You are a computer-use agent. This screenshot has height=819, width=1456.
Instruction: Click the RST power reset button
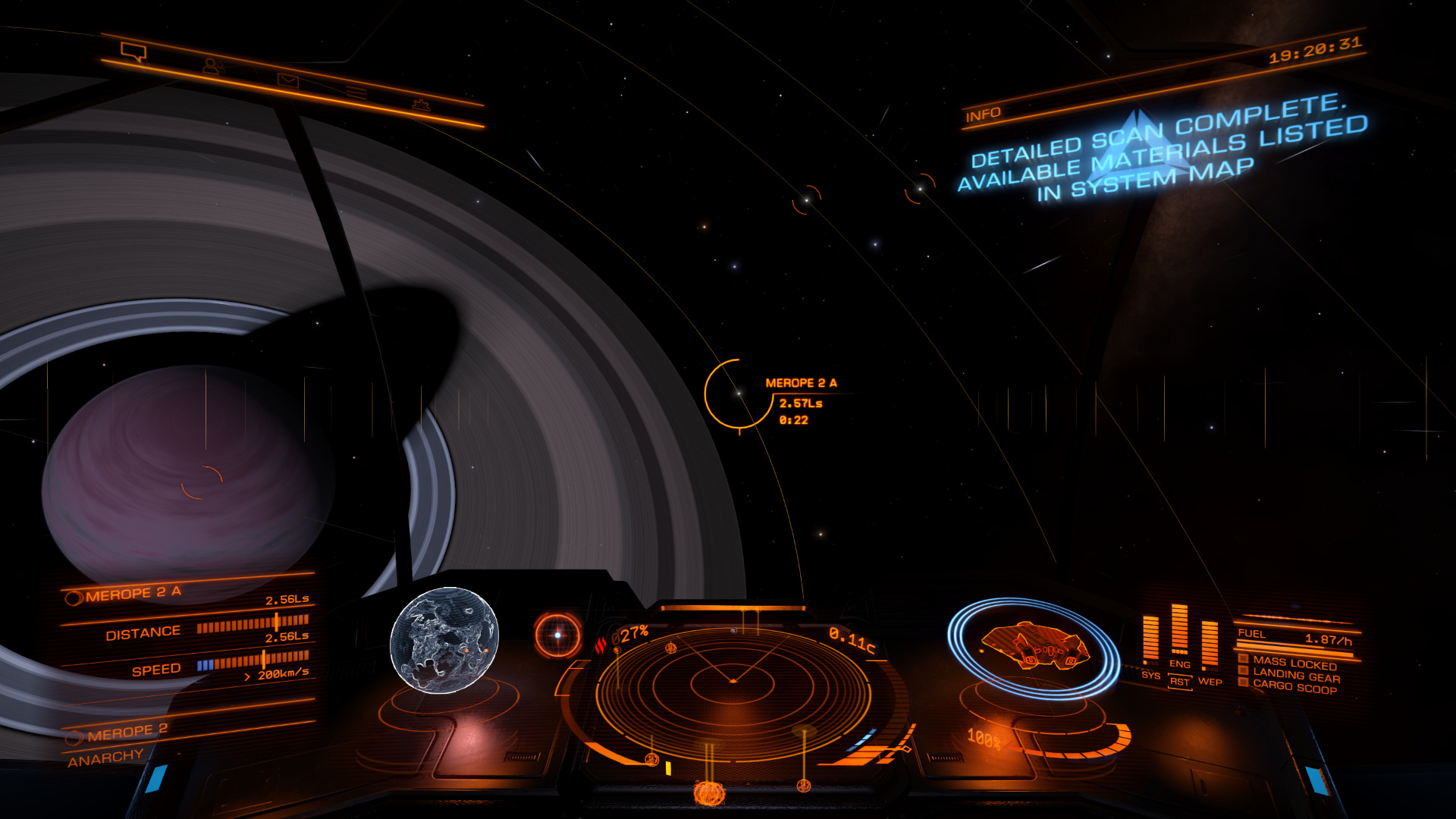tap(1179, 681)
